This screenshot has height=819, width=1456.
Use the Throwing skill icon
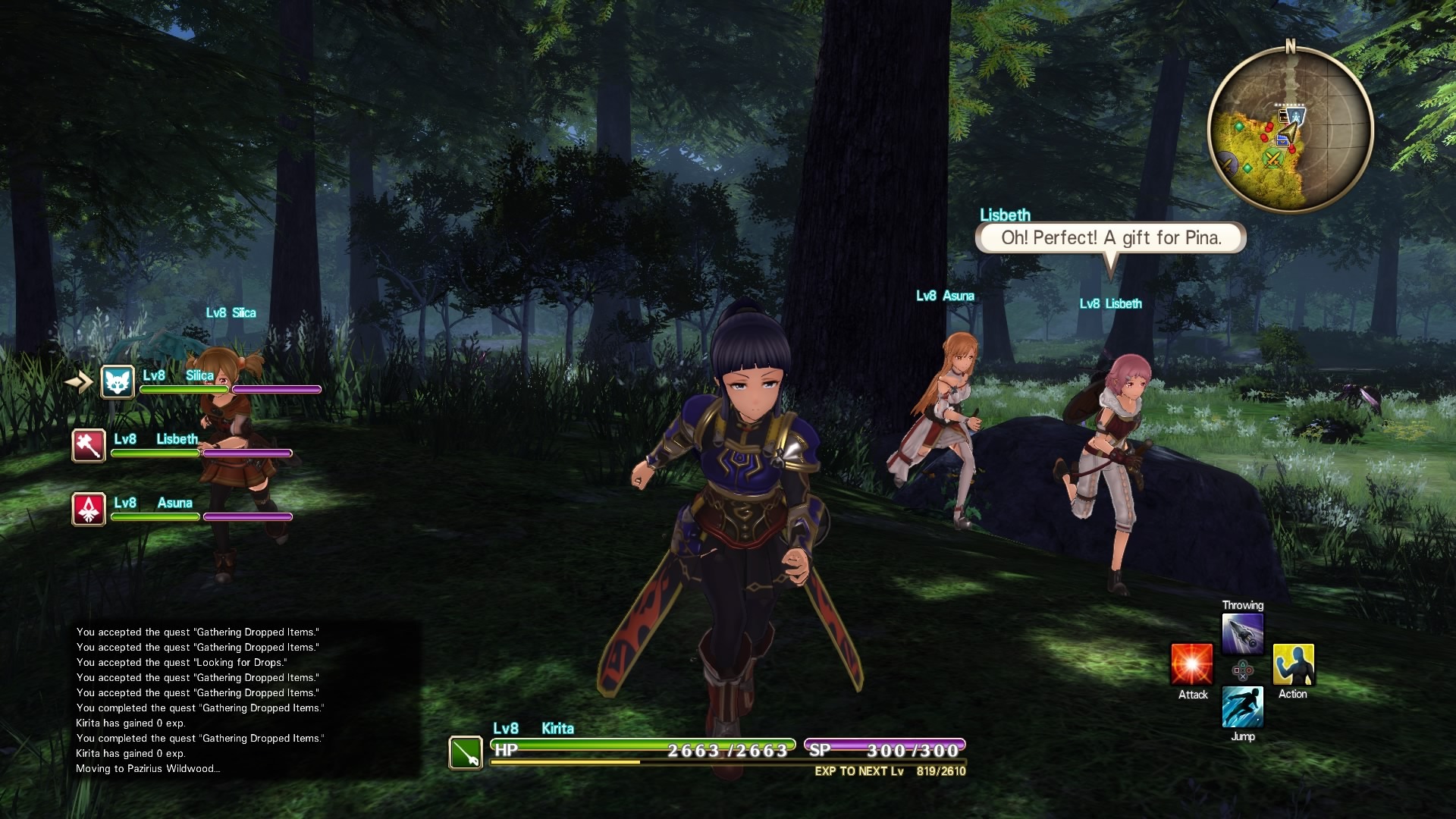tap(1243, 634)
